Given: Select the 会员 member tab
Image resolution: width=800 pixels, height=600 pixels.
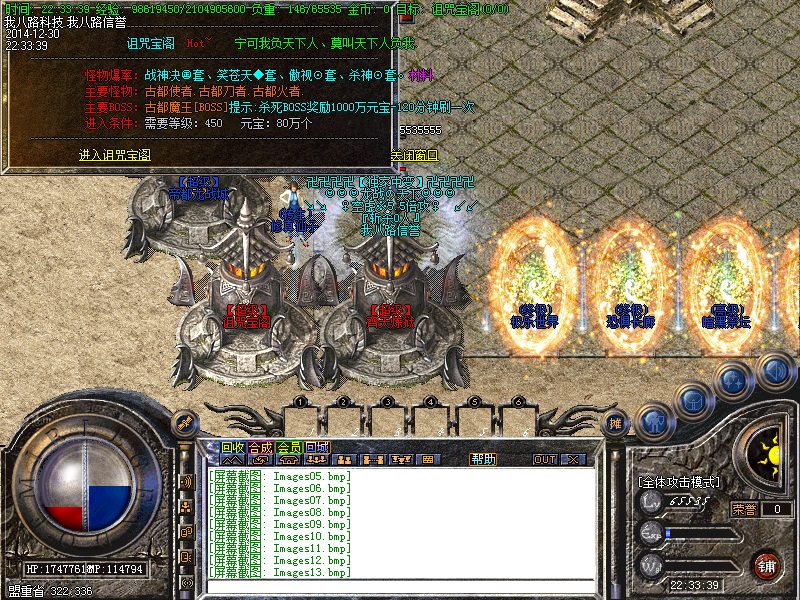Looking at the screenshot, I should click(x=289, y=447).
